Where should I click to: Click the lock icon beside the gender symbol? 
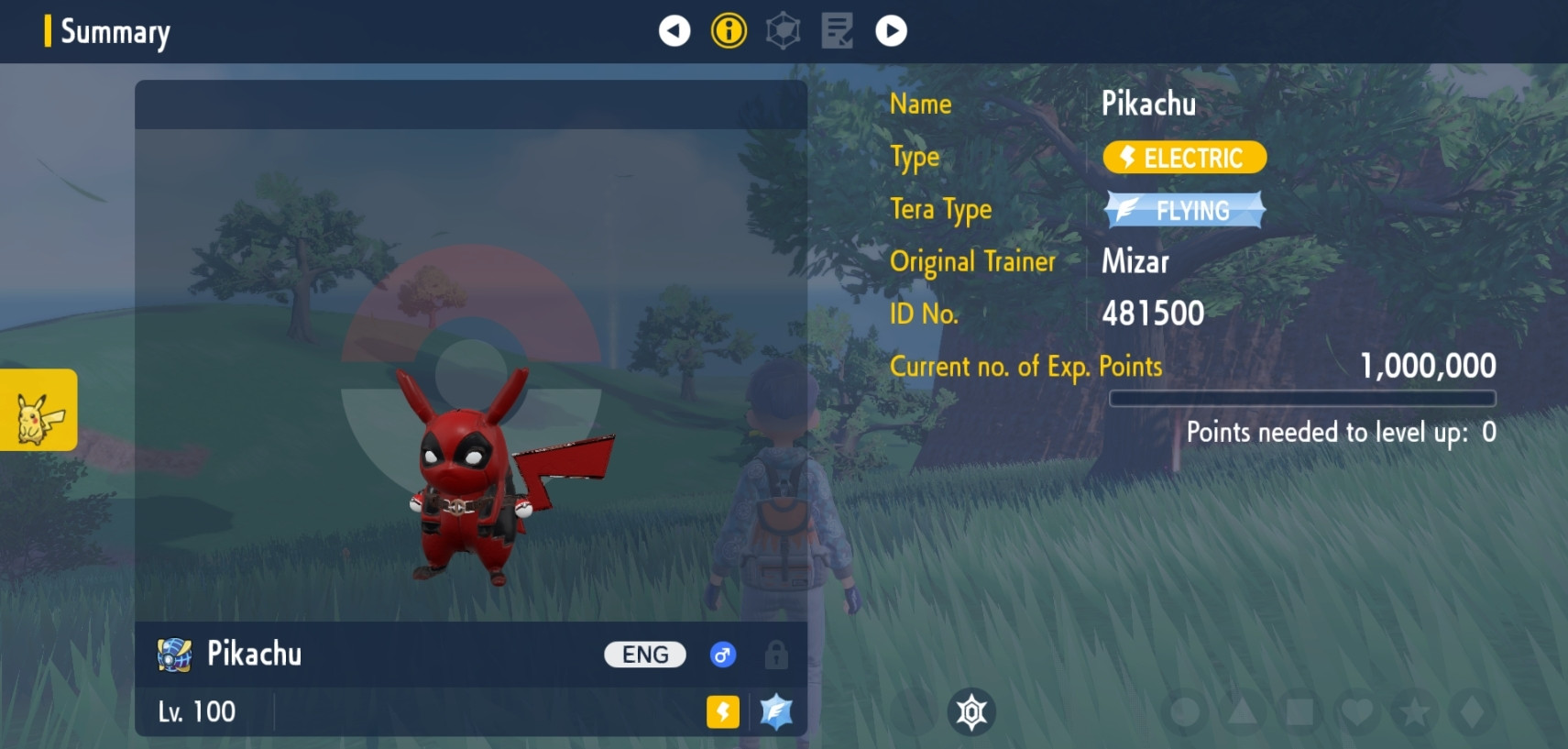777,655
